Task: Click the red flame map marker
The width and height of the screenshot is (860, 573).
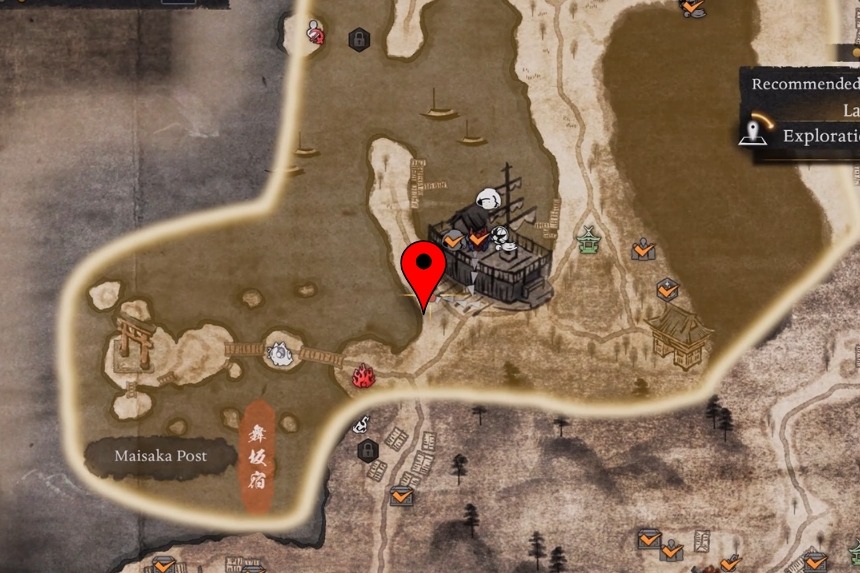Action: (x=363, y=376)
